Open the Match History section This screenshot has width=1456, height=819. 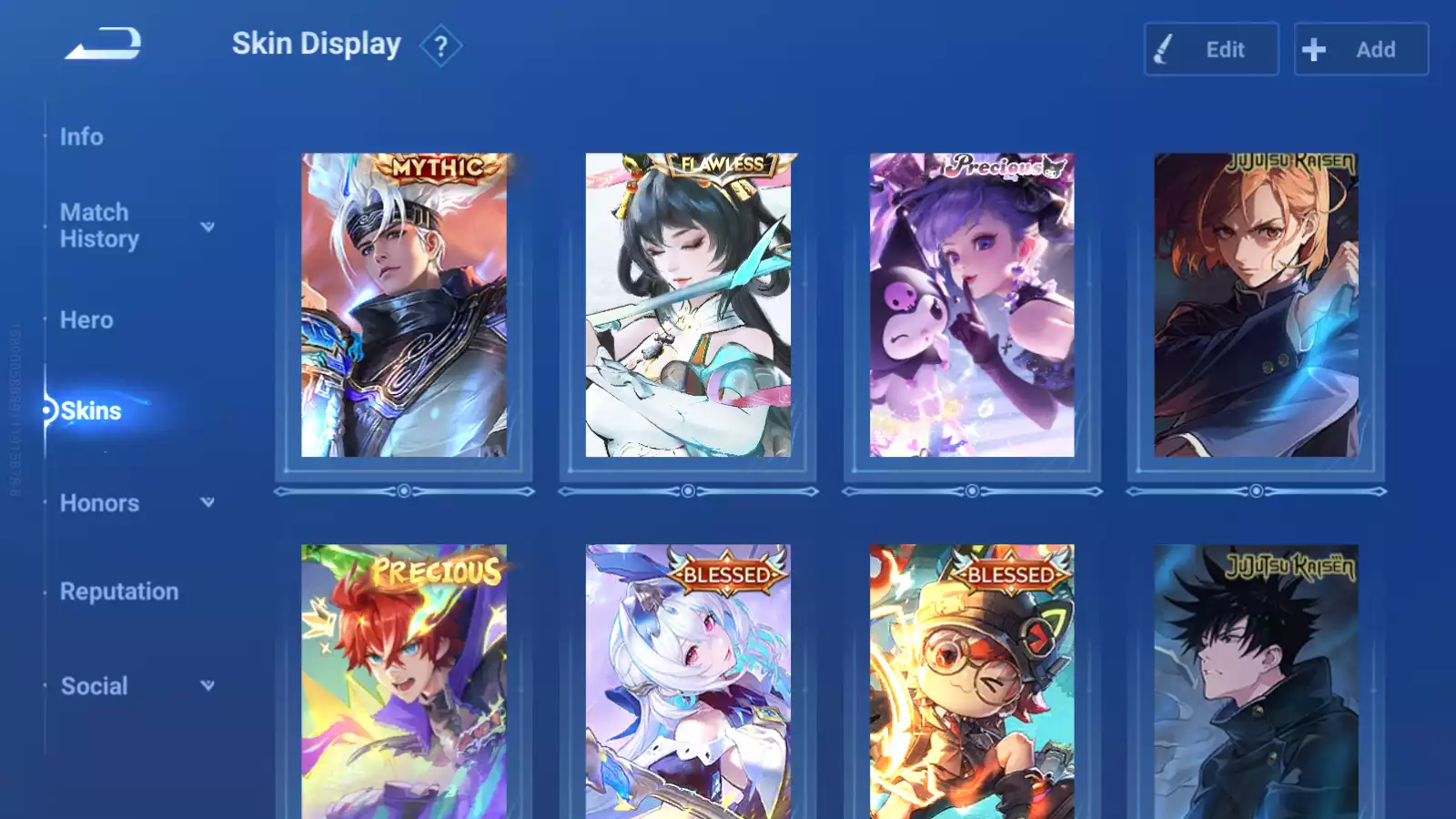[99, 226]
